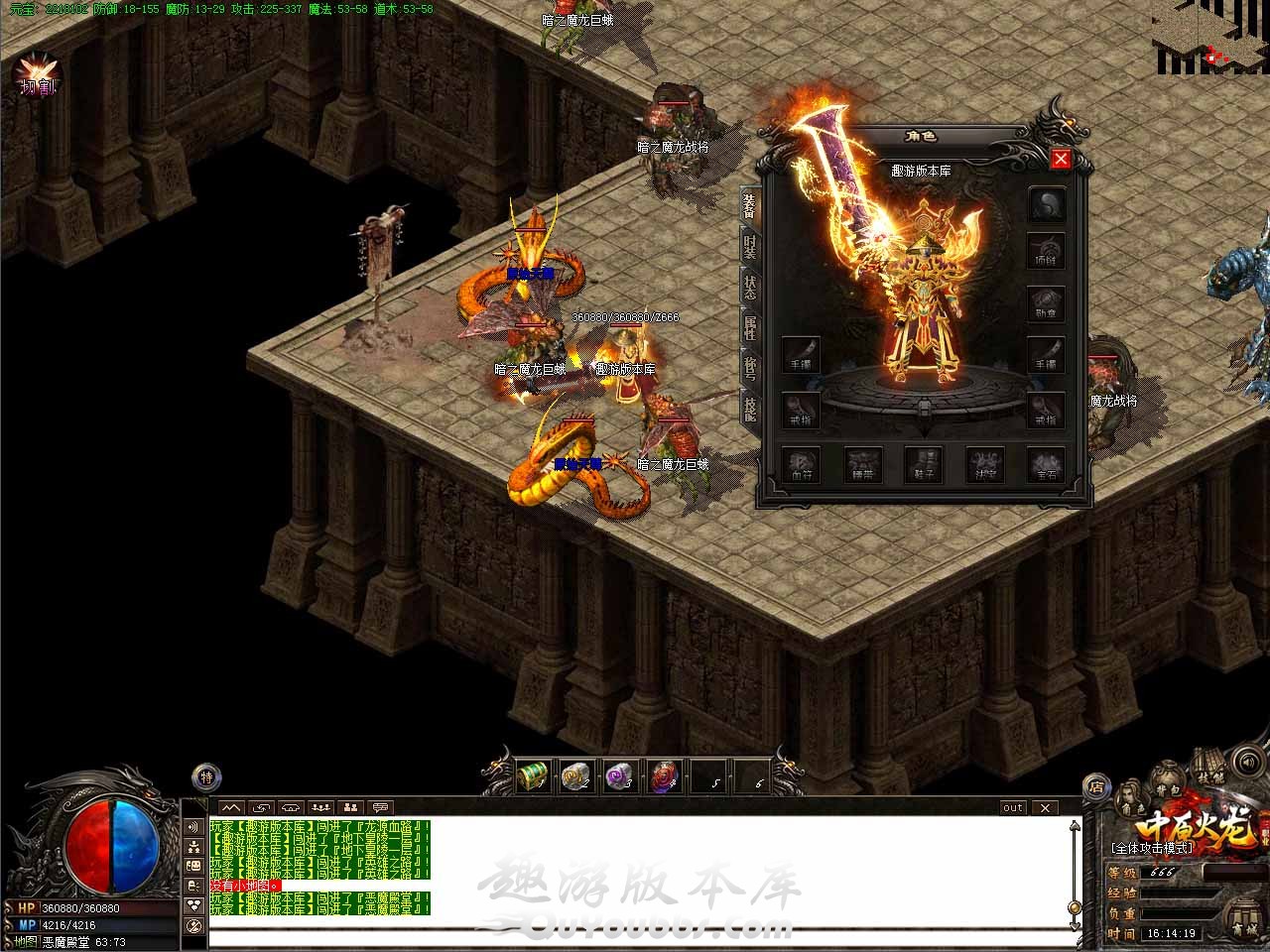Choose the 腰带 belt equipment slot
This screenshot has height=952, width=1270.
coord(863,464)
